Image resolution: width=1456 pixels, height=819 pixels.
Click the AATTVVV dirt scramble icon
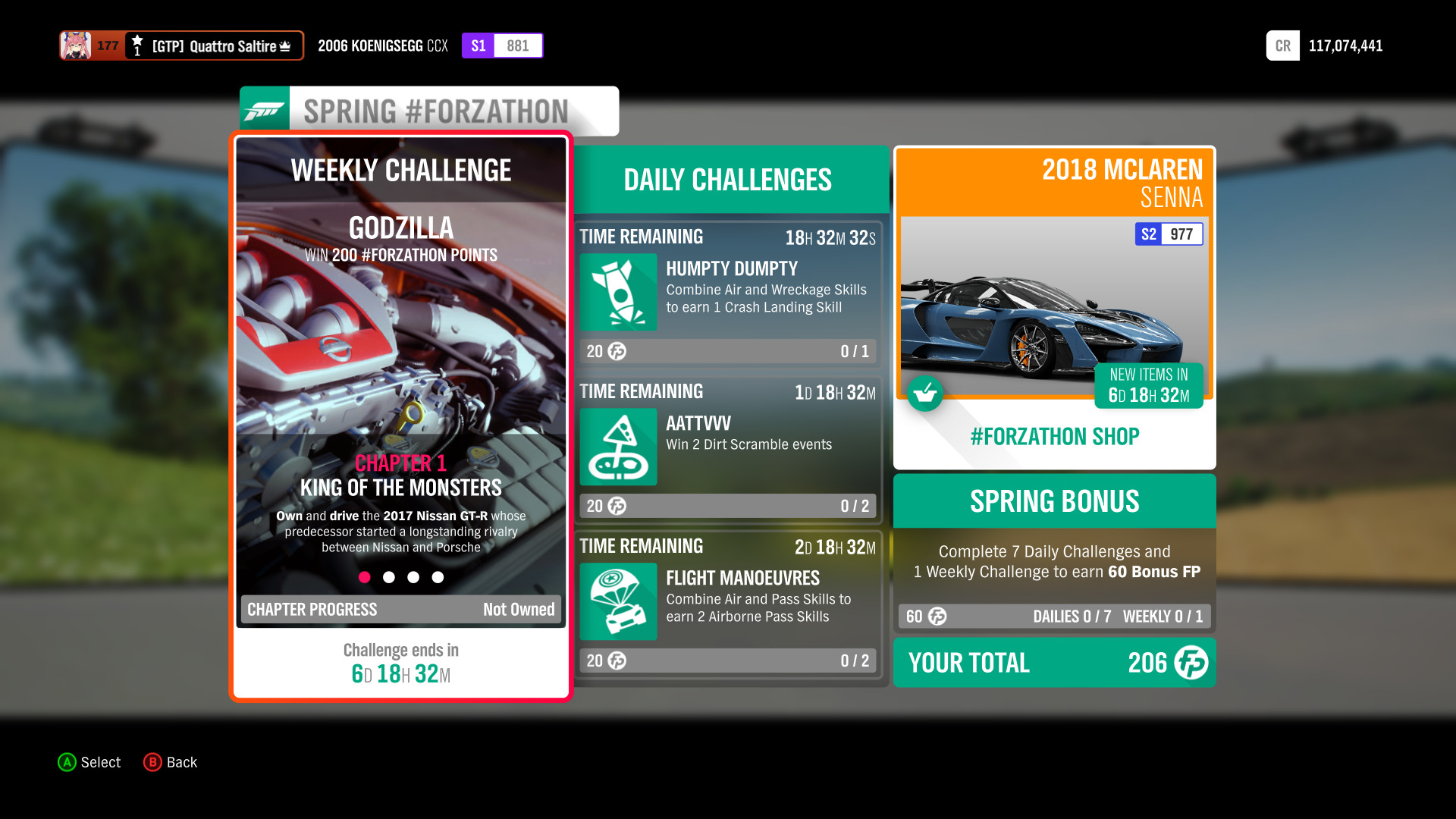tap(618, 447)
